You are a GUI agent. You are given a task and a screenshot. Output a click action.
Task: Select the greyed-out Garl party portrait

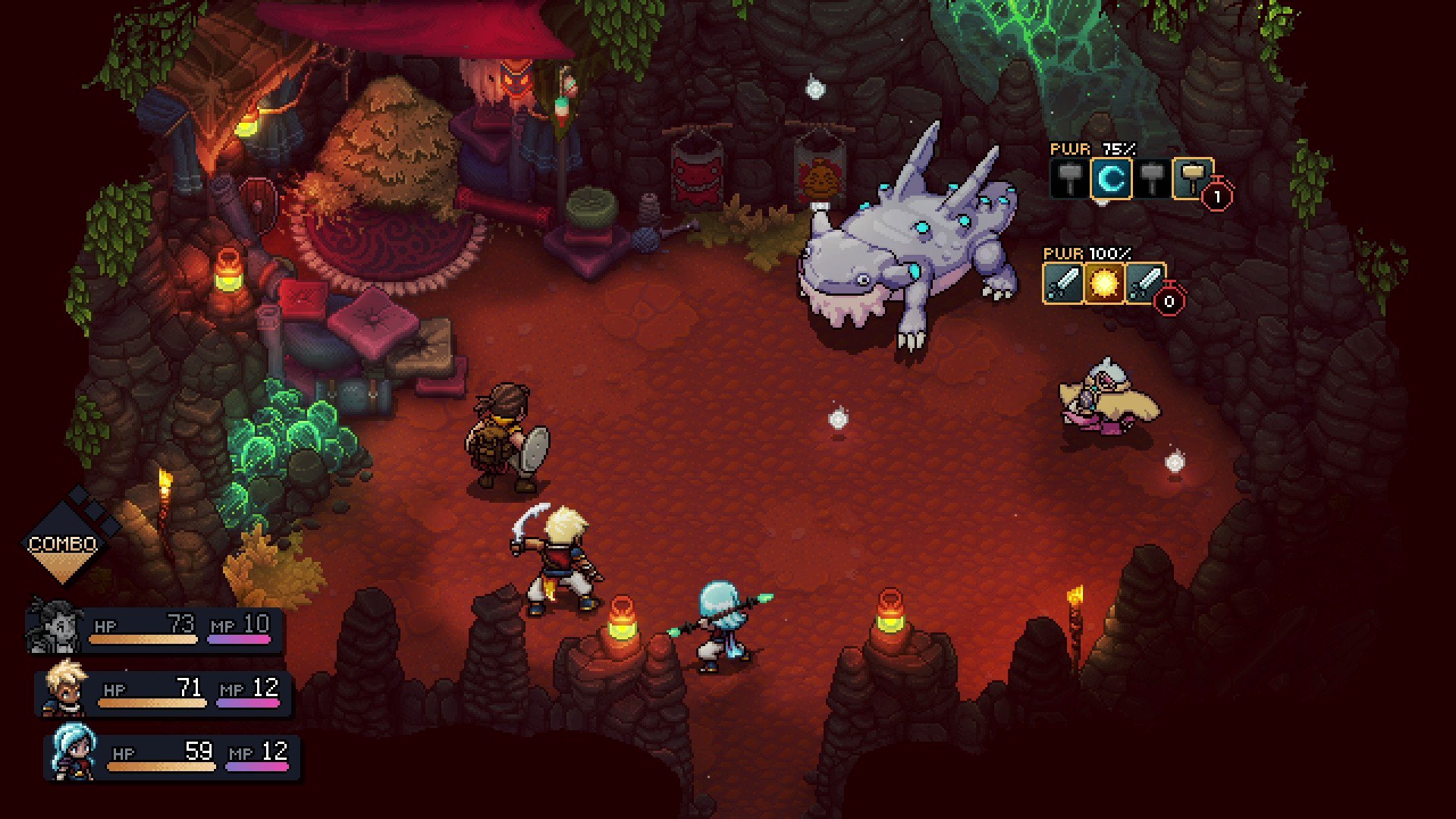coord(55,627)
